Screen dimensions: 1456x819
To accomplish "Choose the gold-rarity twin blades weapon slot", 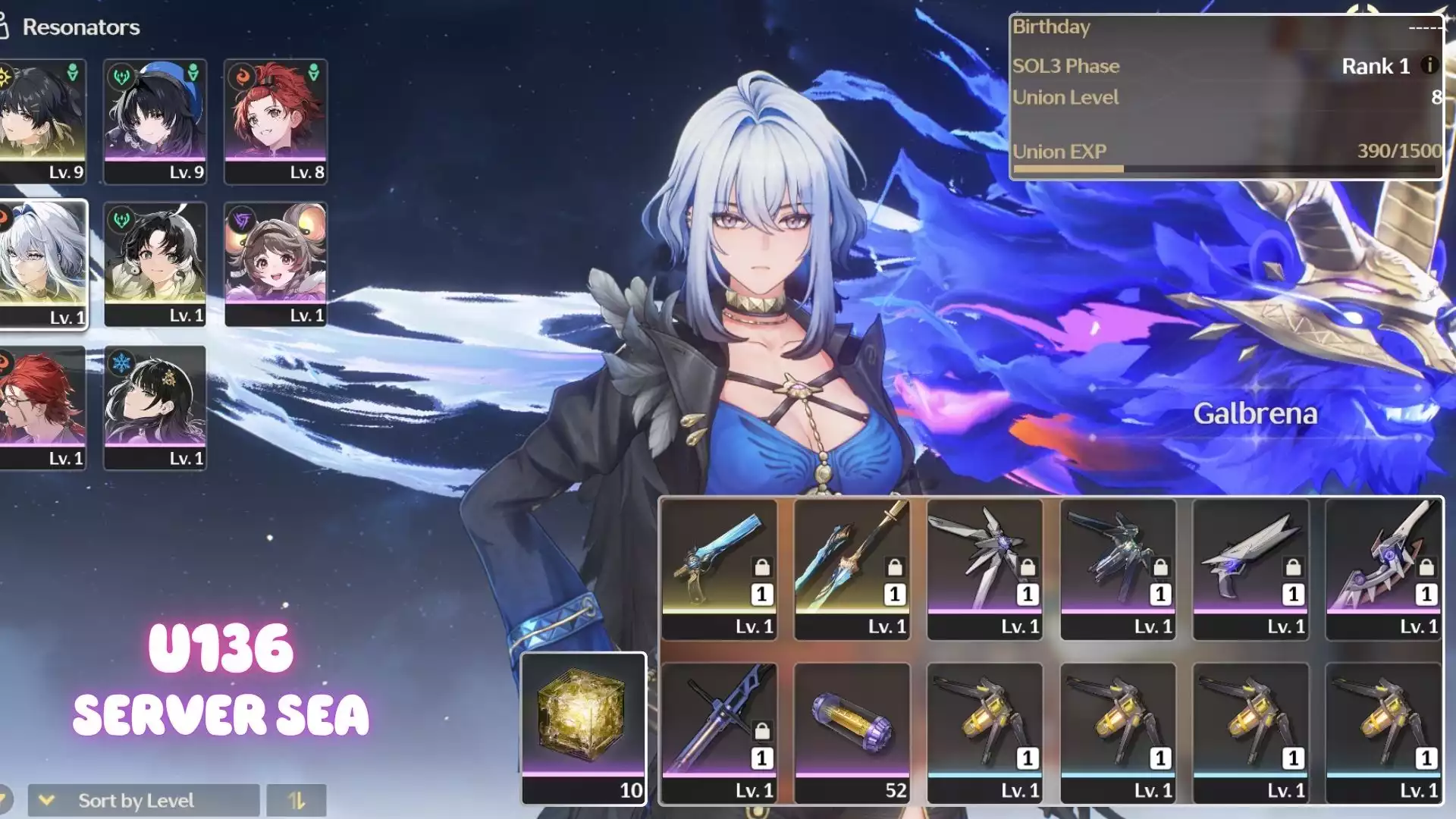I will (x=852, y=569).
